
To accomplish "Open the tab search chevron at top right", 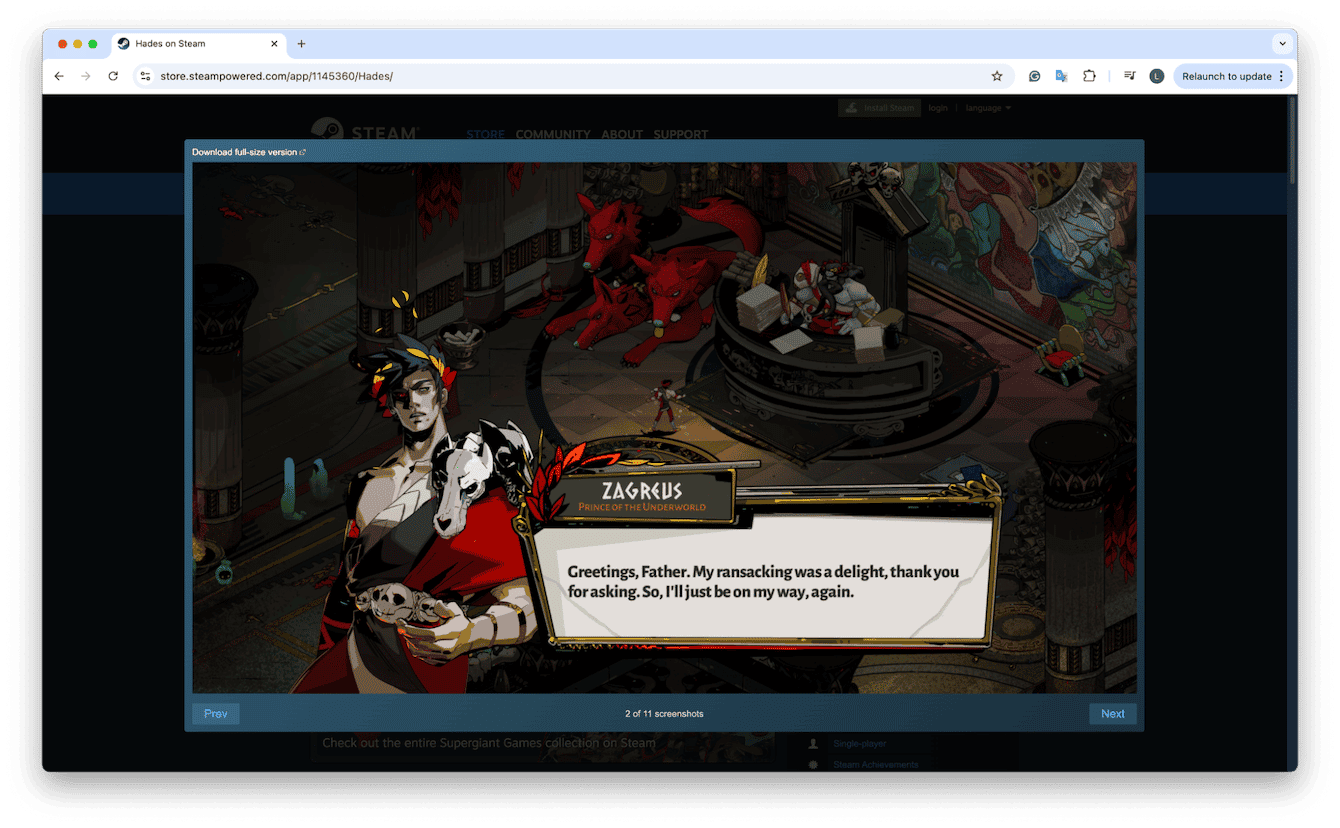I will tap(1282, 43).
